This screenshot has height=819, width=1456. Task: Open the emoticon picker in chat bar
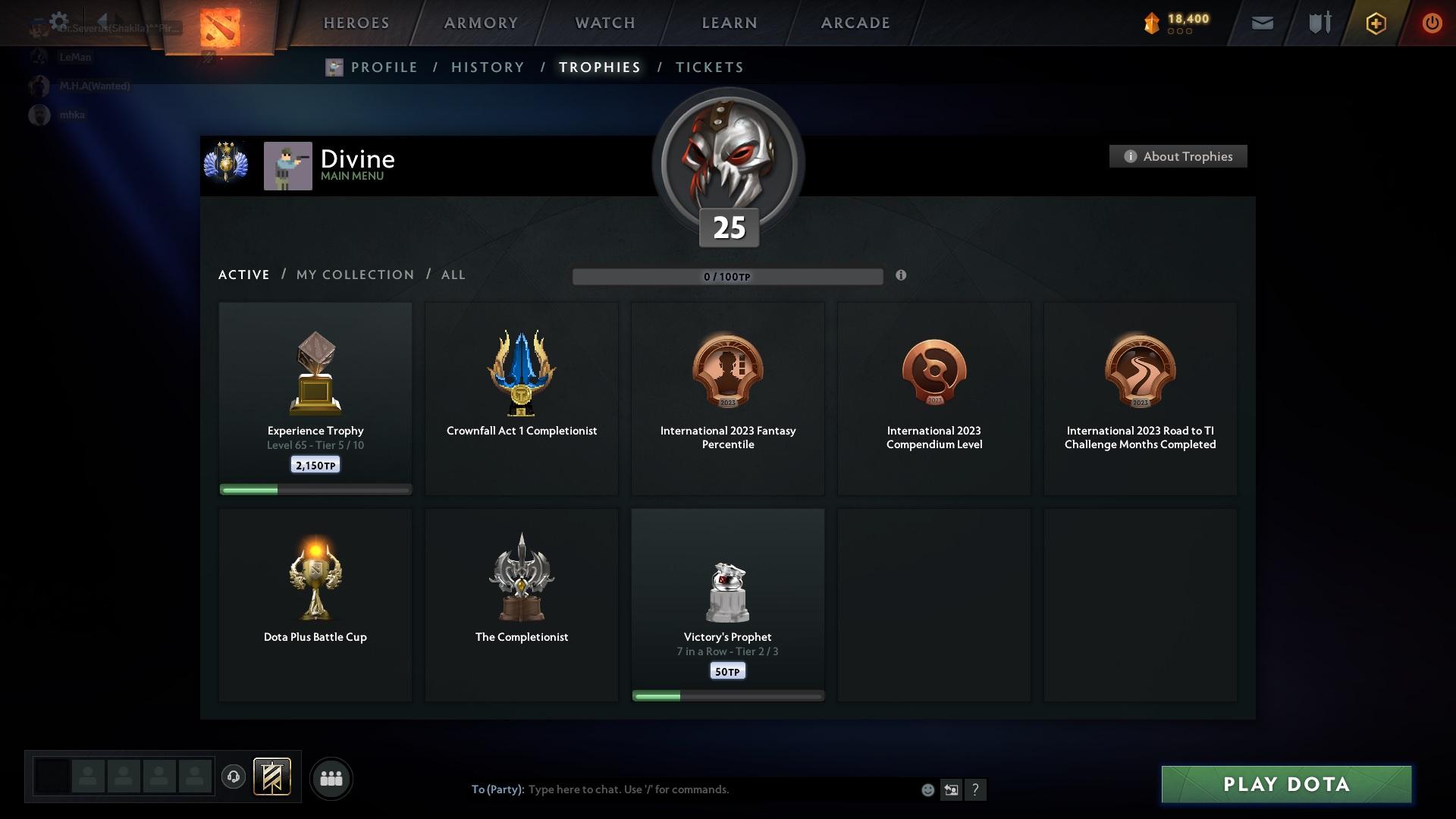pyautogui.click(x=927, y=789)
